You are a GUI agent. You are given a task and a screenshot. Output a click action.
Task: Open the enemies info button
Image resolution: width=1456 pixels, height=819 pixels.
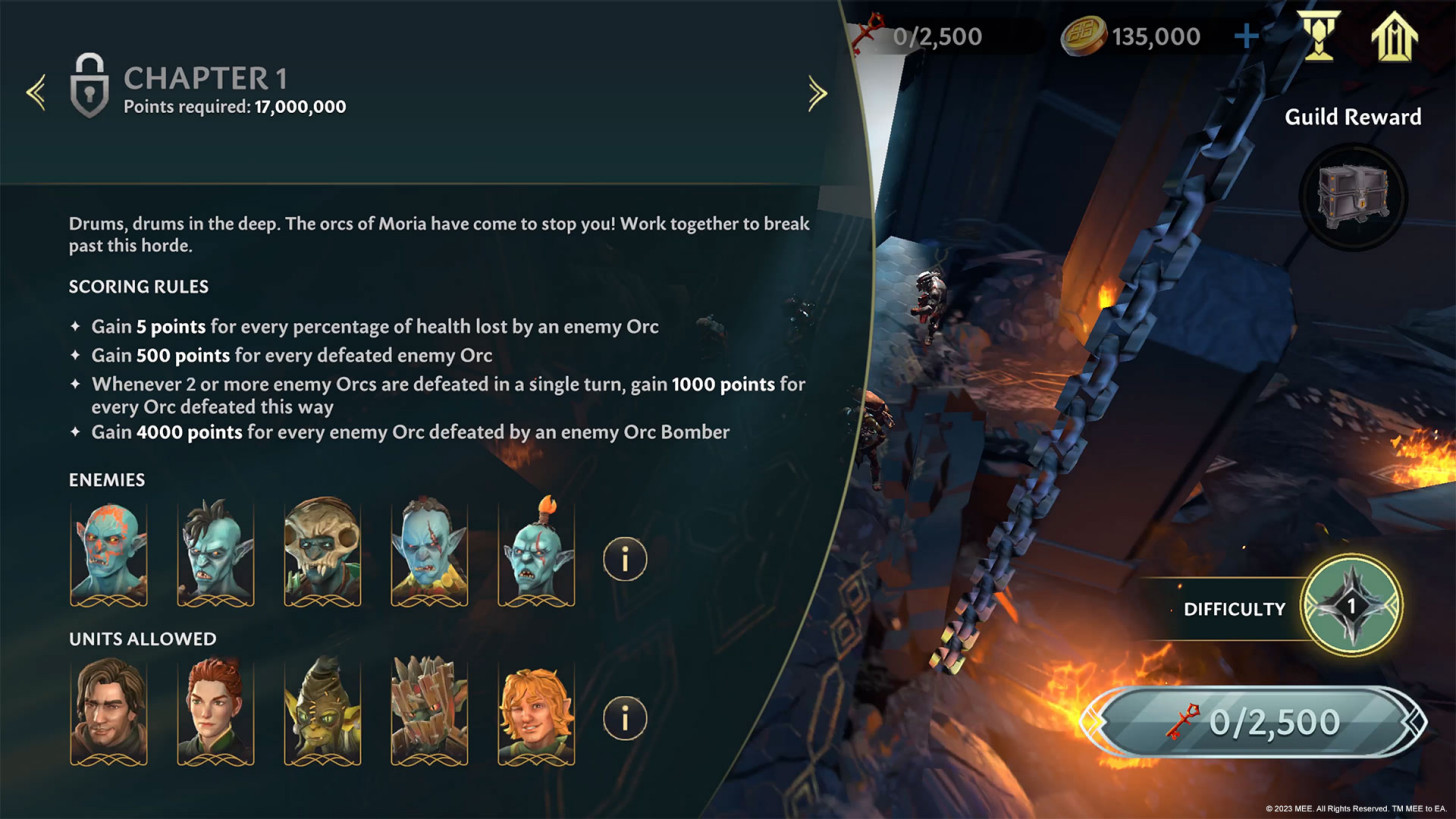(625, 559)
